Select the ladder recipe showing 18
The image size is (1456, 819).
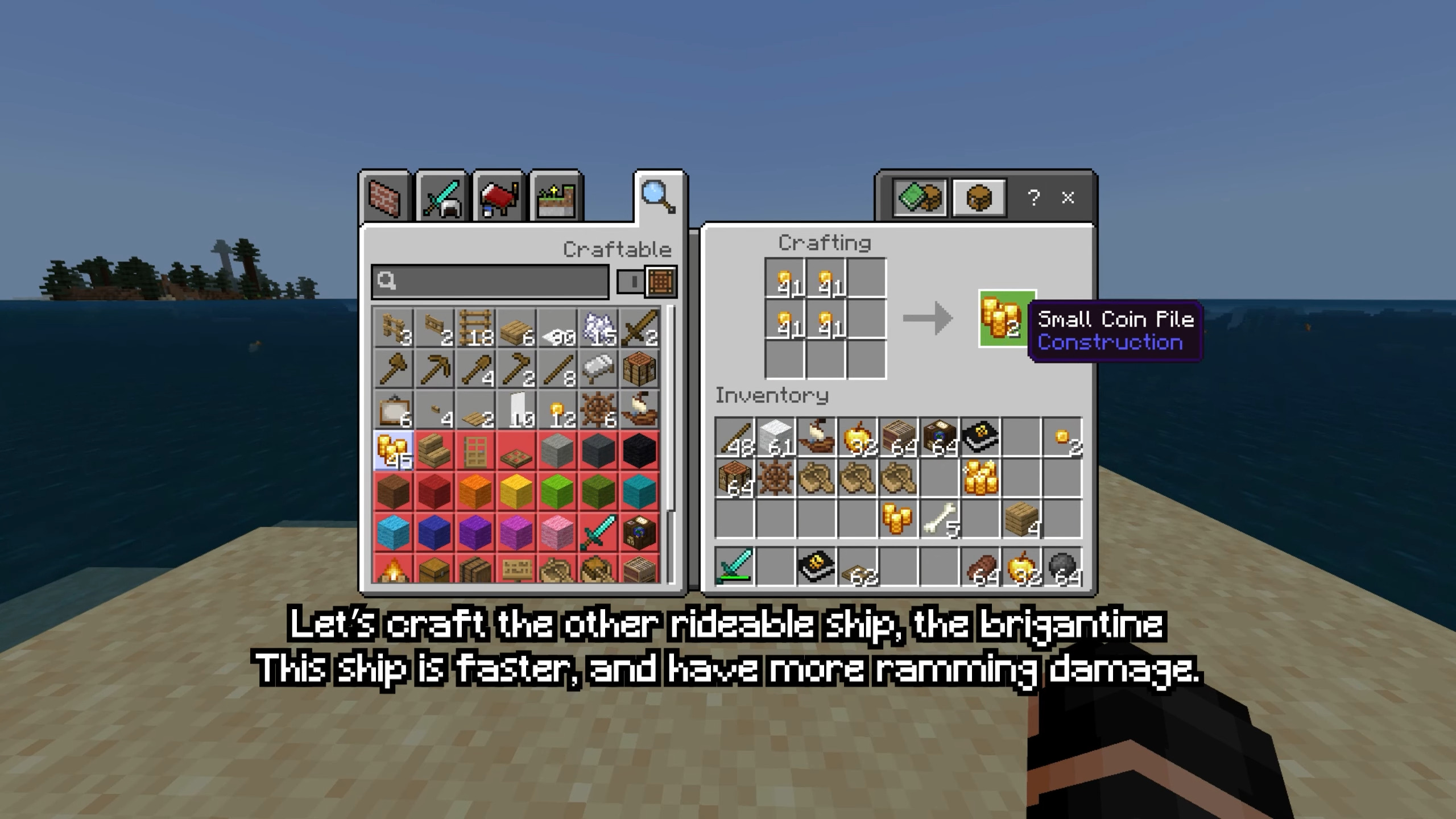coord(475,329)
